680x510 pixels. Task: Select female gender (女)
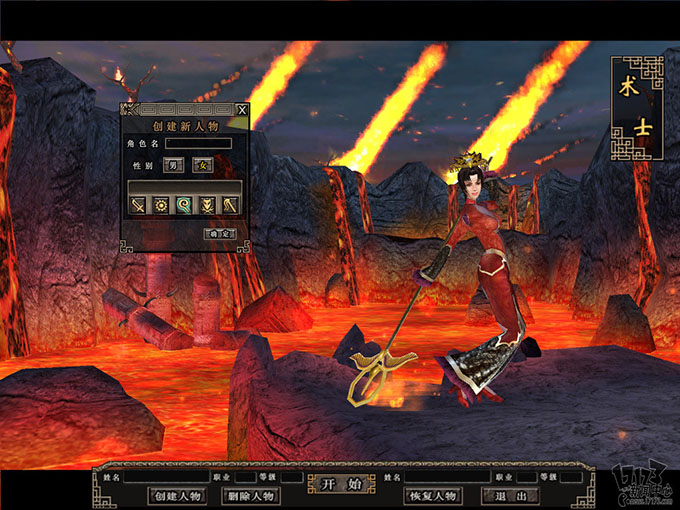(202, 164)
